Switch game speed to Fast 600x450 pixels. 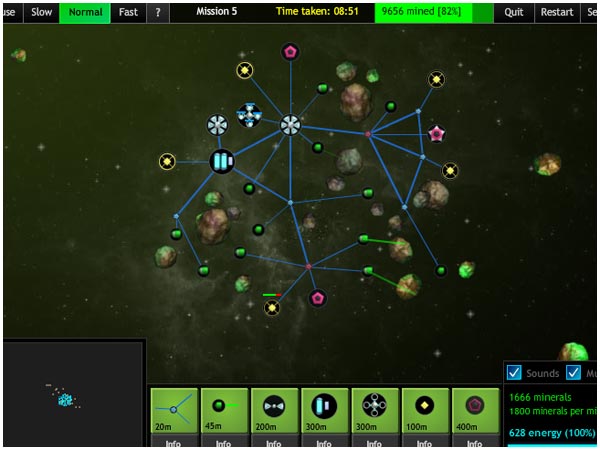pyautogui.click(x=128, y=12)
